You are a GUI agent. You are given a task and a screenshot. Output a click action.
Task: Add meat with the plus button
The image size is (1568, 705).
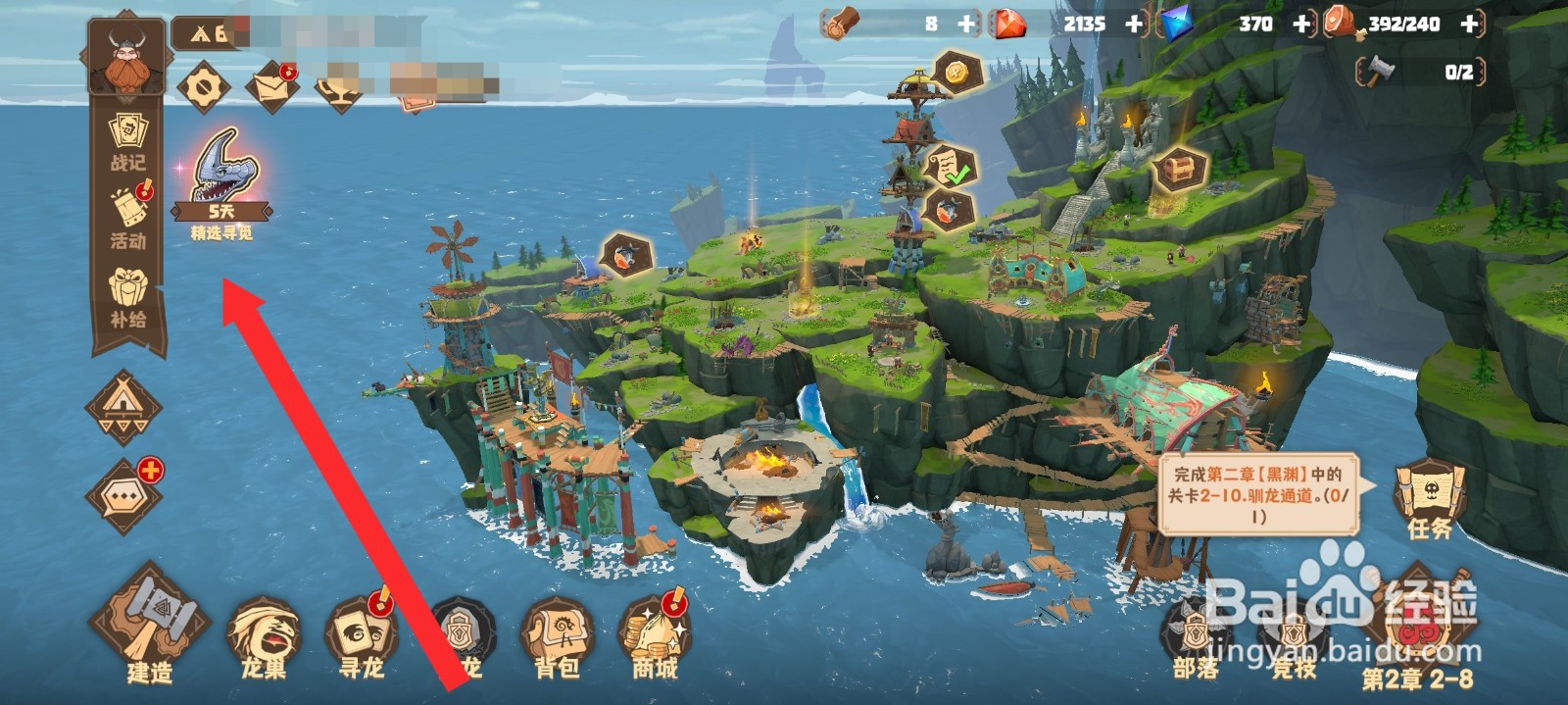[1469, 25]
